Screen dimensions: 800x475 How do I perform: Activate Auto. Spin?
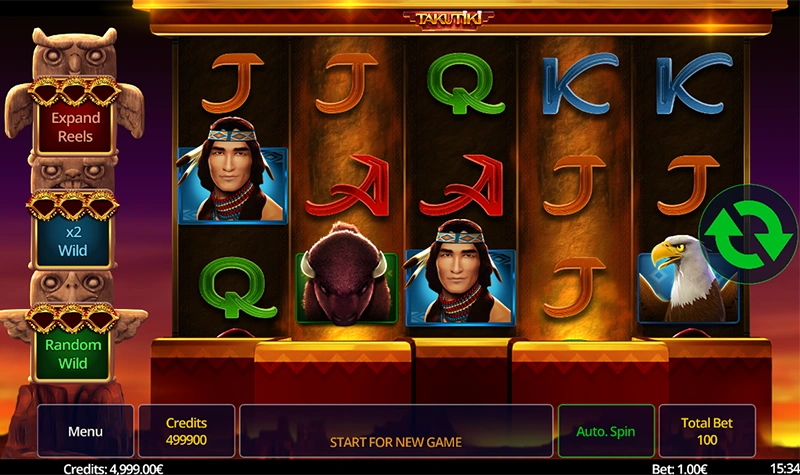(606, 432)
